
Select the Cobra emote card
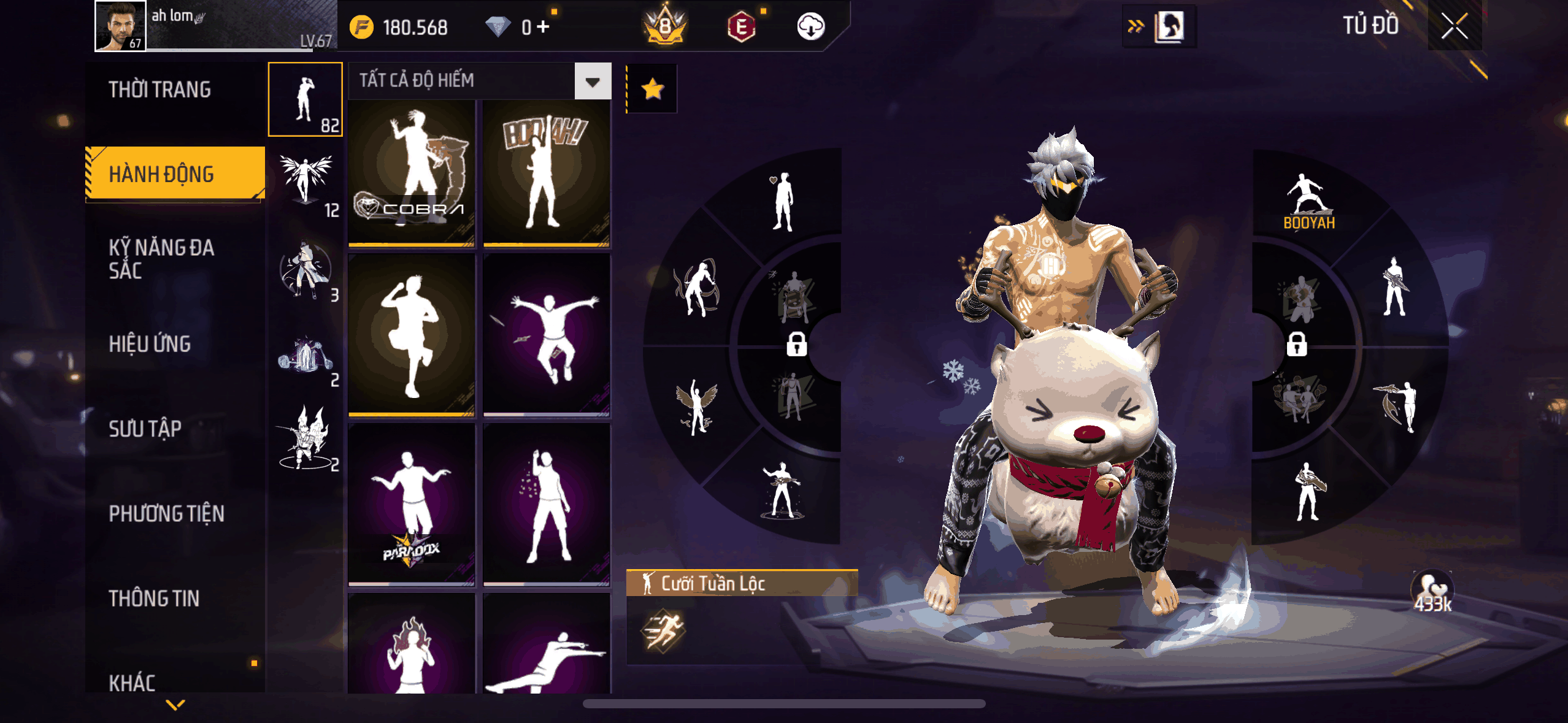tap(412, 173)
